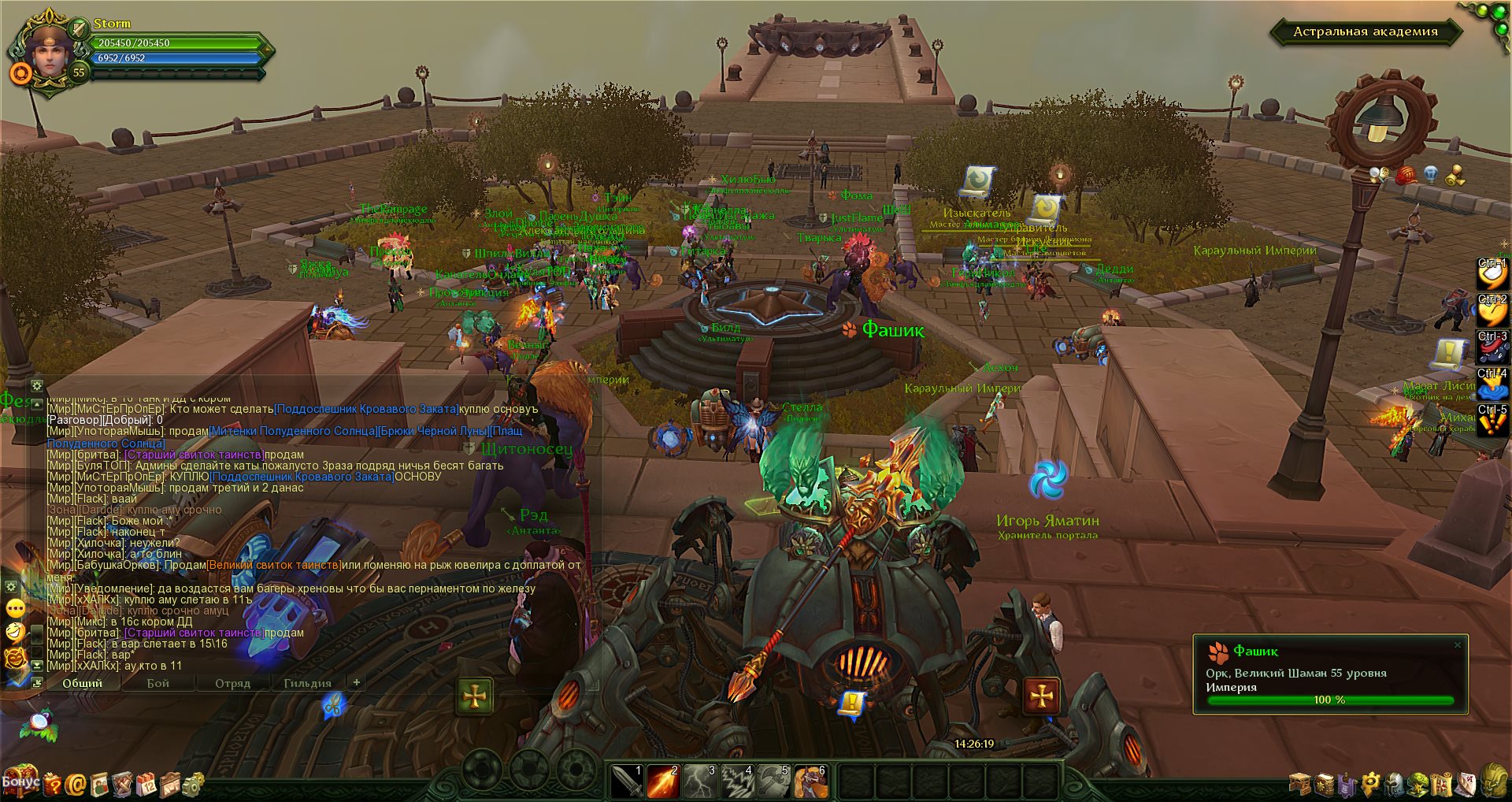This screenshot has height=802, width=1512.
Task: Cast the lightning ability in slot 3
Action: (700, 781)
